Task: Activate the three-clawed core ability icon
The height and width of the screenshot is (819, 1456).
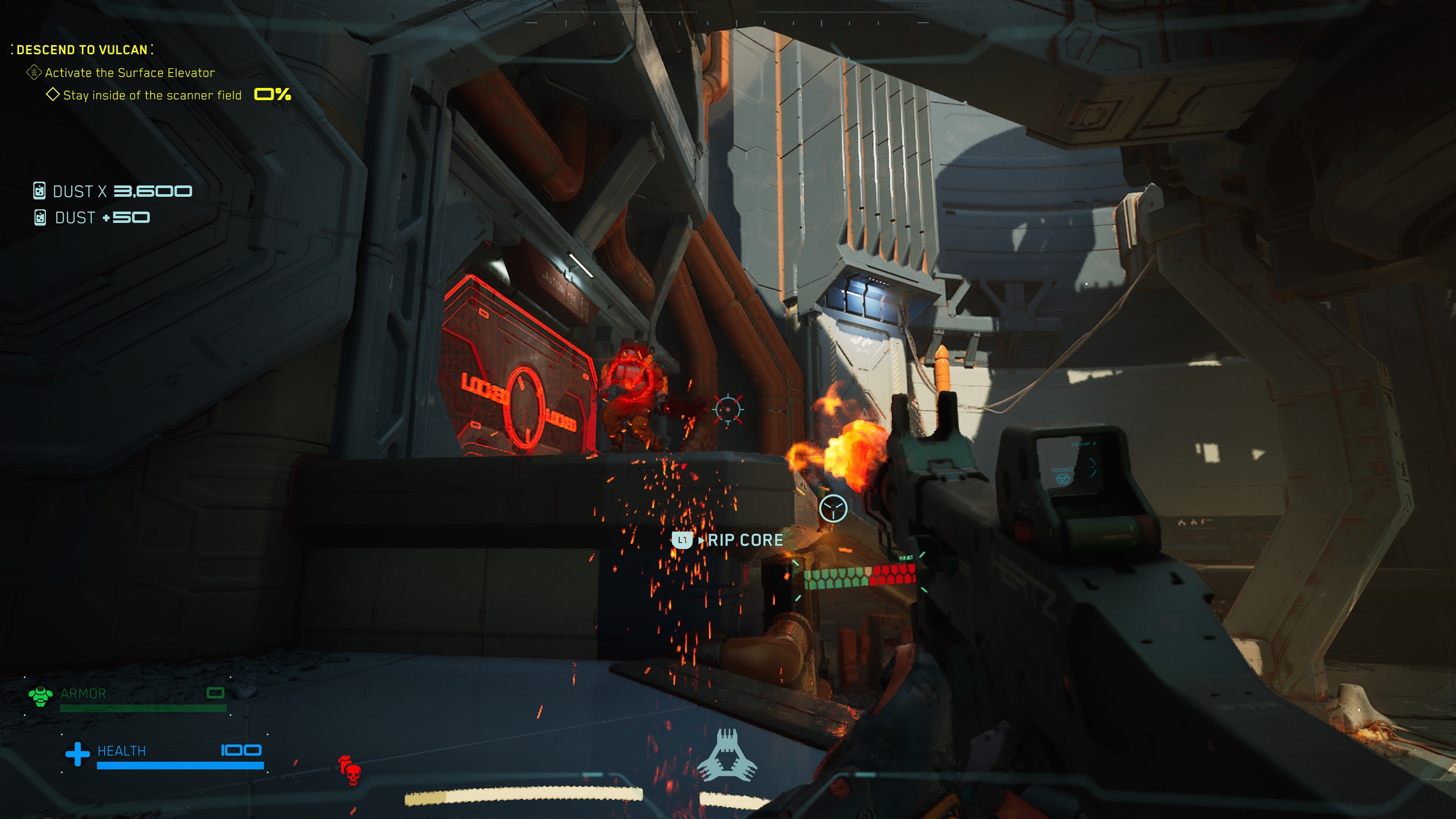Action: click(727, 756)
